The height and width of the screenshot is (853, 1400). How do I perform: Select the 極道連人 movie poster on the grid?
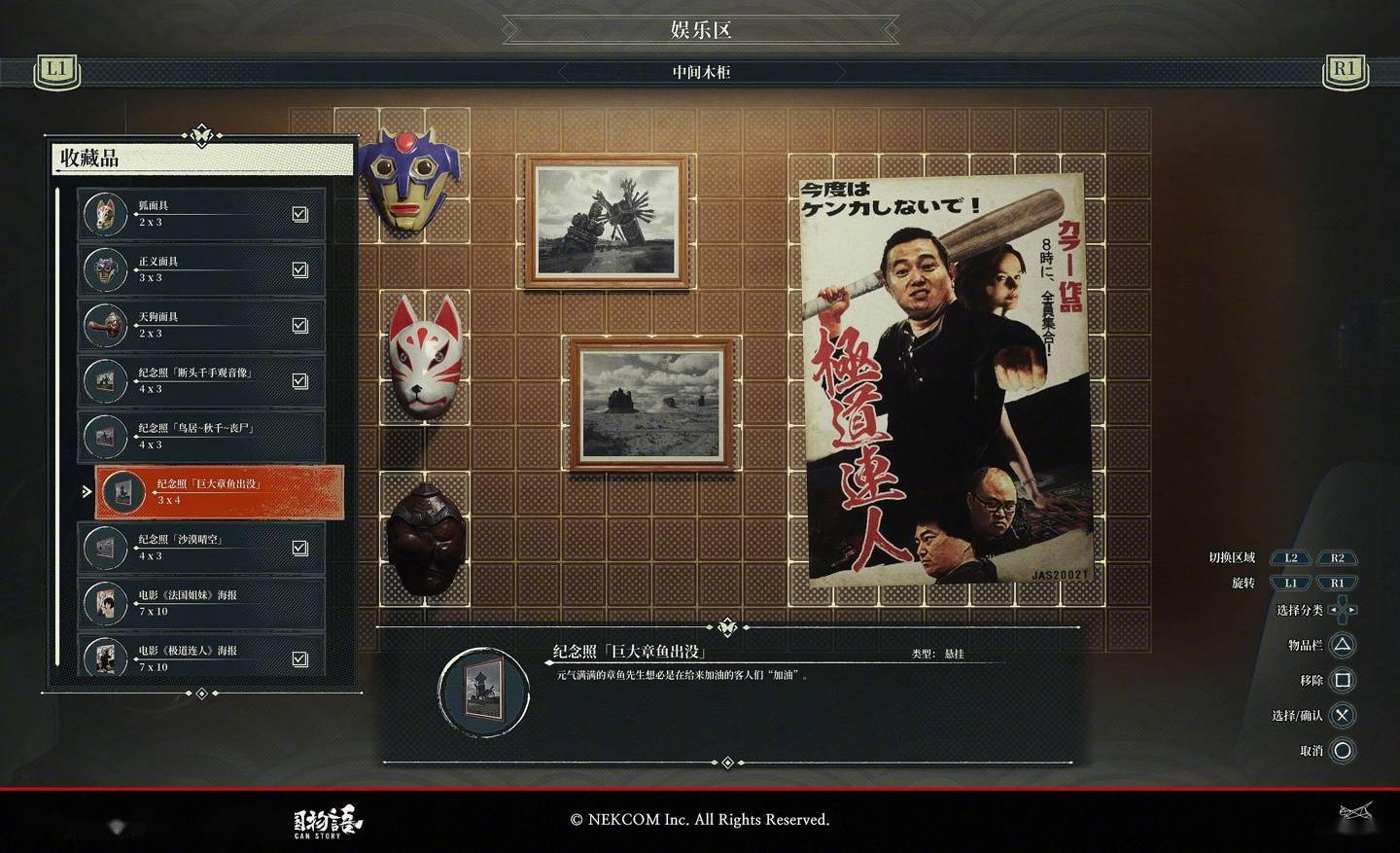(943, 379)
